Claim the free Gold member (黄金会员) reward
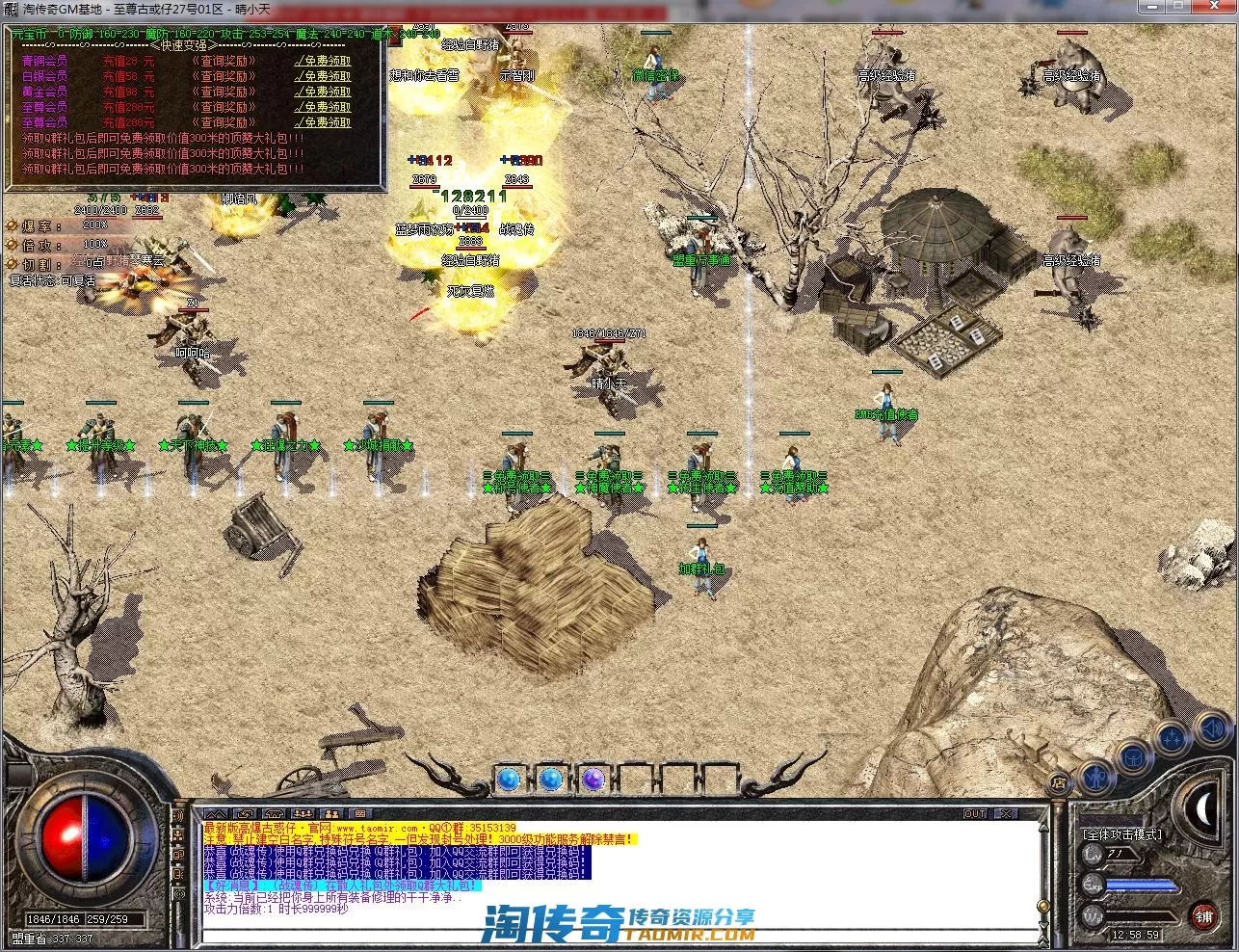 [324, 92]
